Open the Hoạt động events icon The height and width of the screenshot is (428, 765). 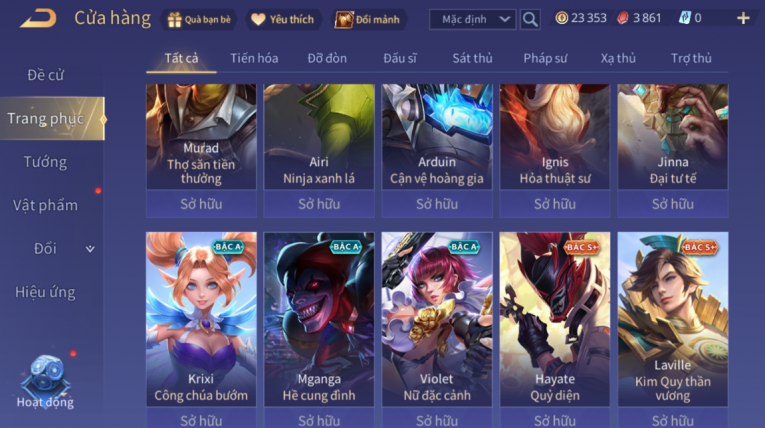(45, 381)
